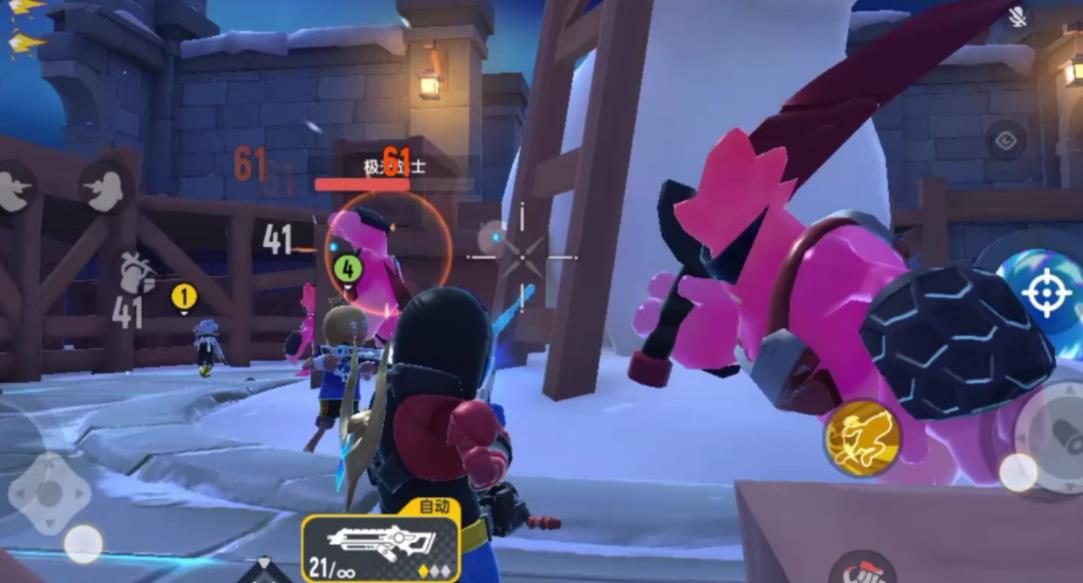Tap the virtual movement joystick pad
1083x583 pixels.
(x=49, y=492)
